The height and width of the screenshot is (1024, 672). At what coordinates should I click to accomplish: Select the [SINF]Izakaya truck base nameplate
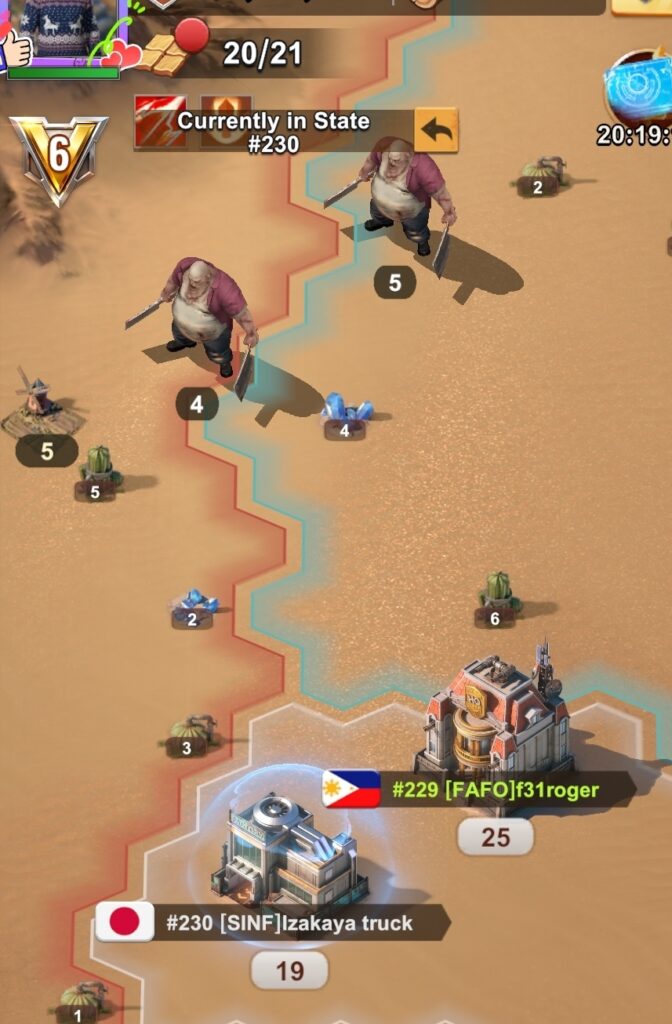(x=272, y=922)
